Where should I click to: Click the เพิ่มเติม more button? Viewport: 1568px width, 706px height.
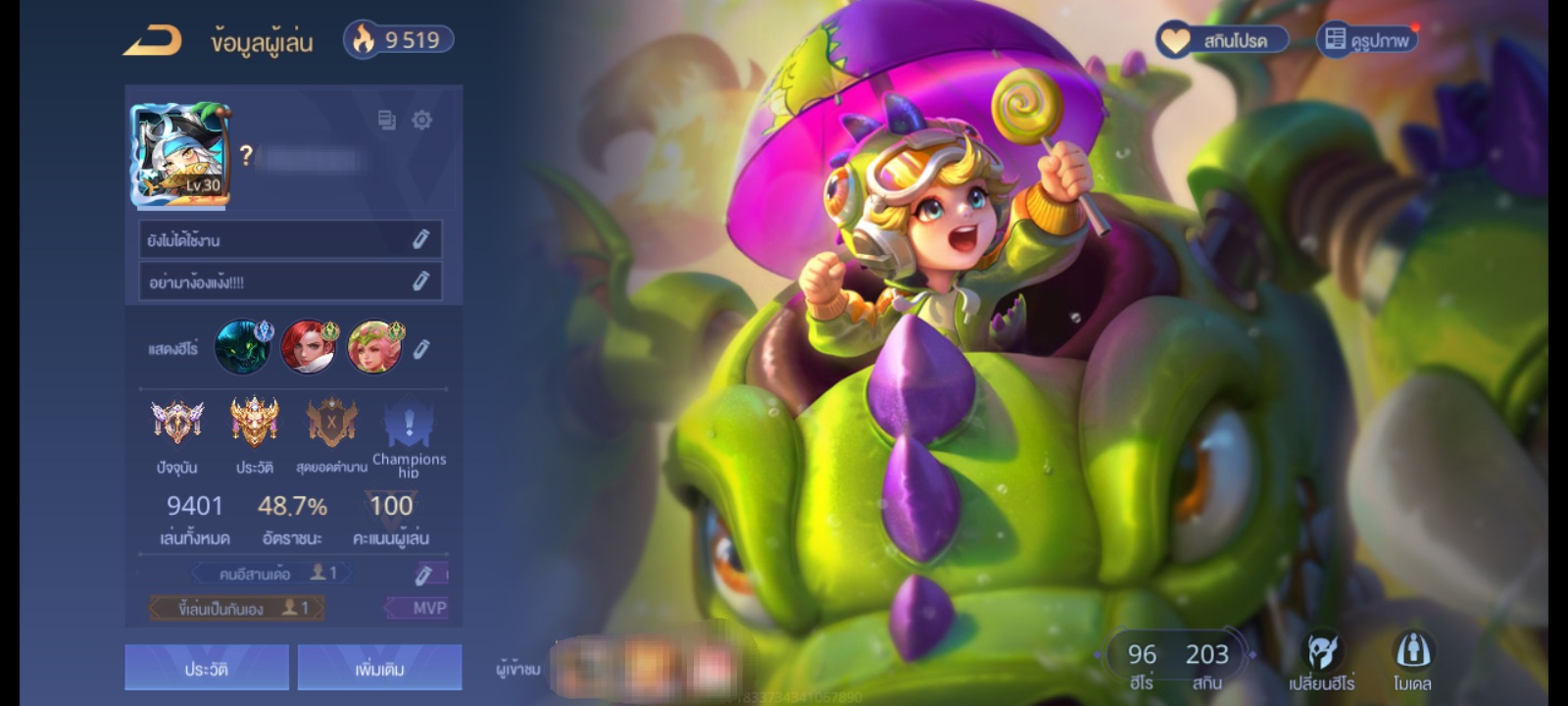379,668
